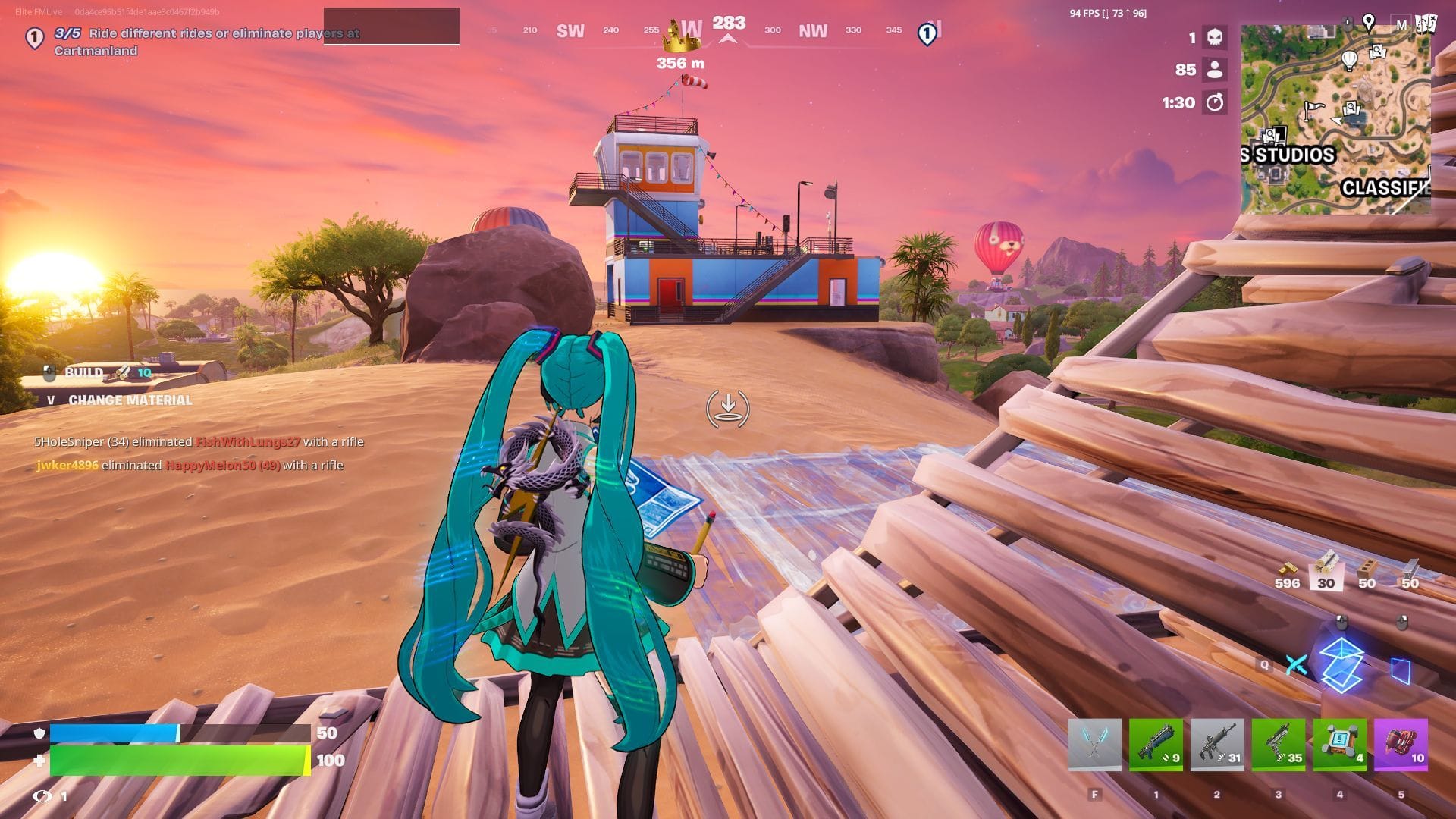This screenshot has width=1456, height=819.
Task: Click the green health bar
Action: click(178, 758)
